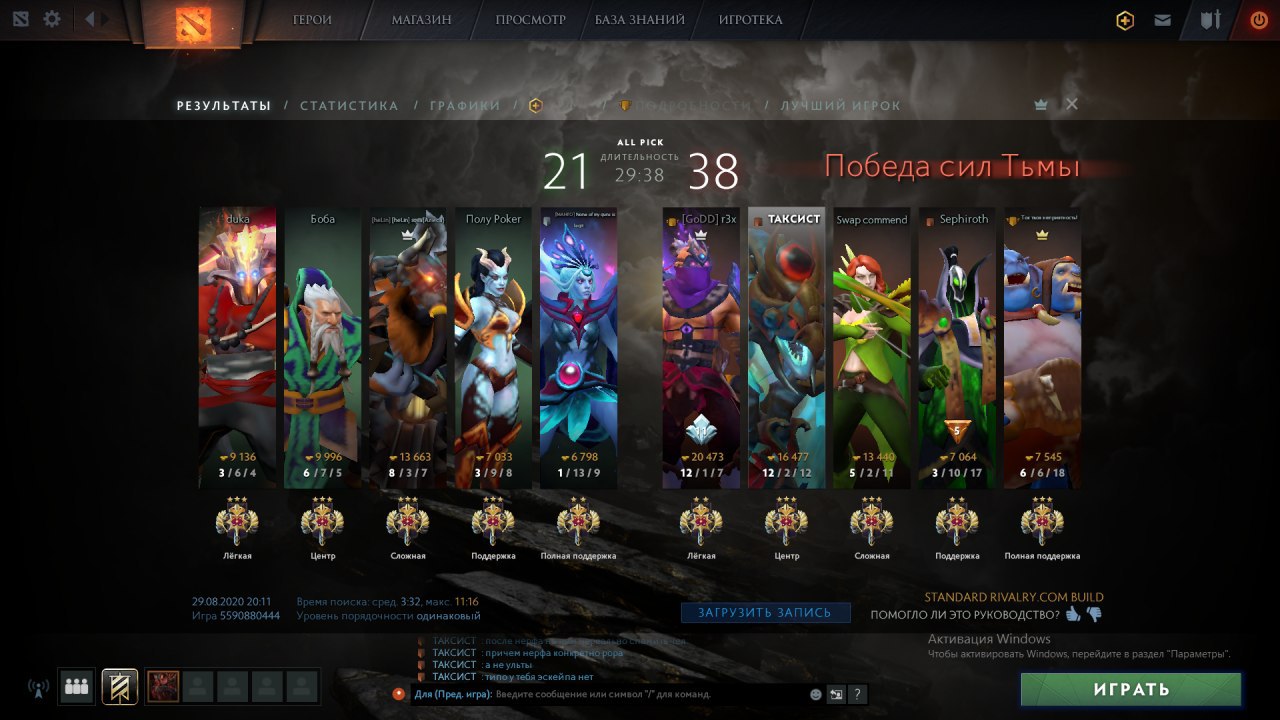Open settings via the gear icon
Image resolution: width=1280 pixels, height=720 pixels.
coord(52,19)
